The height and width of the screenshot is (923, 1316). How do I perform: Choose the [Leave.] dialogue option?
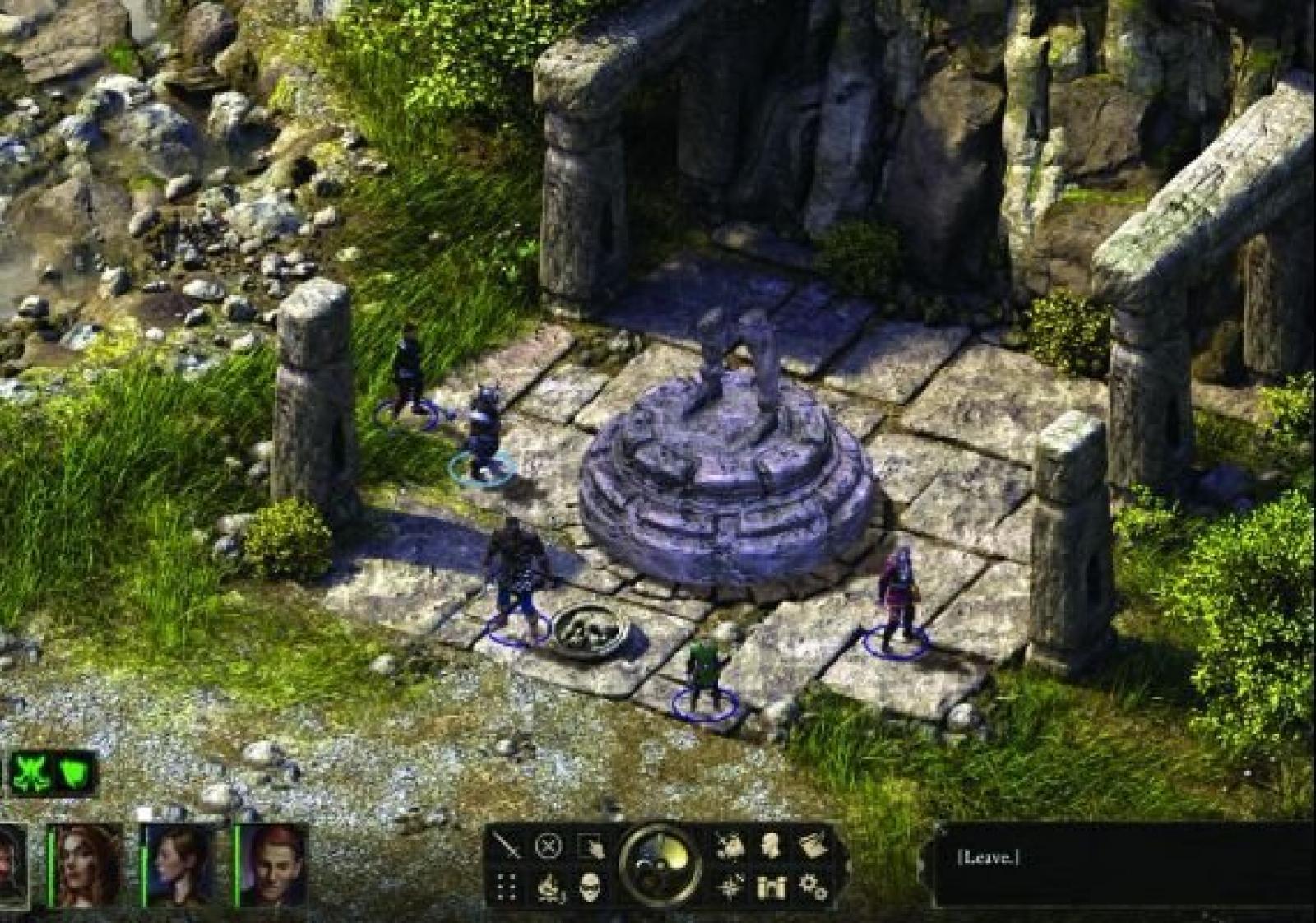[988, 857]
